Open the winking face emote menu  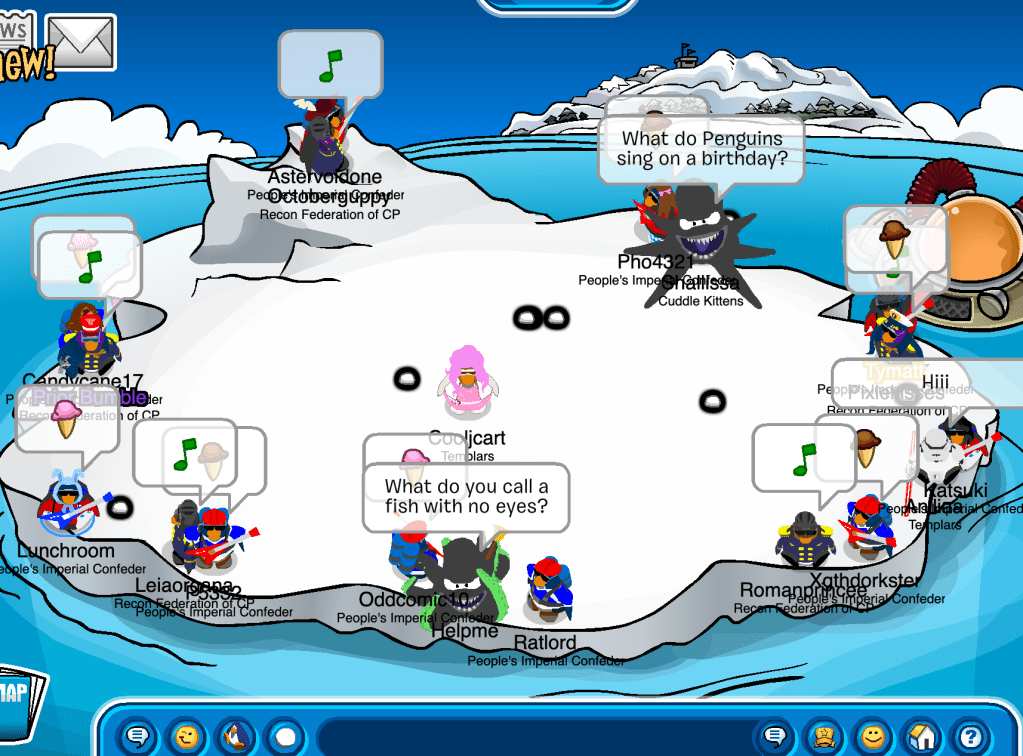[x=186, y=737]
